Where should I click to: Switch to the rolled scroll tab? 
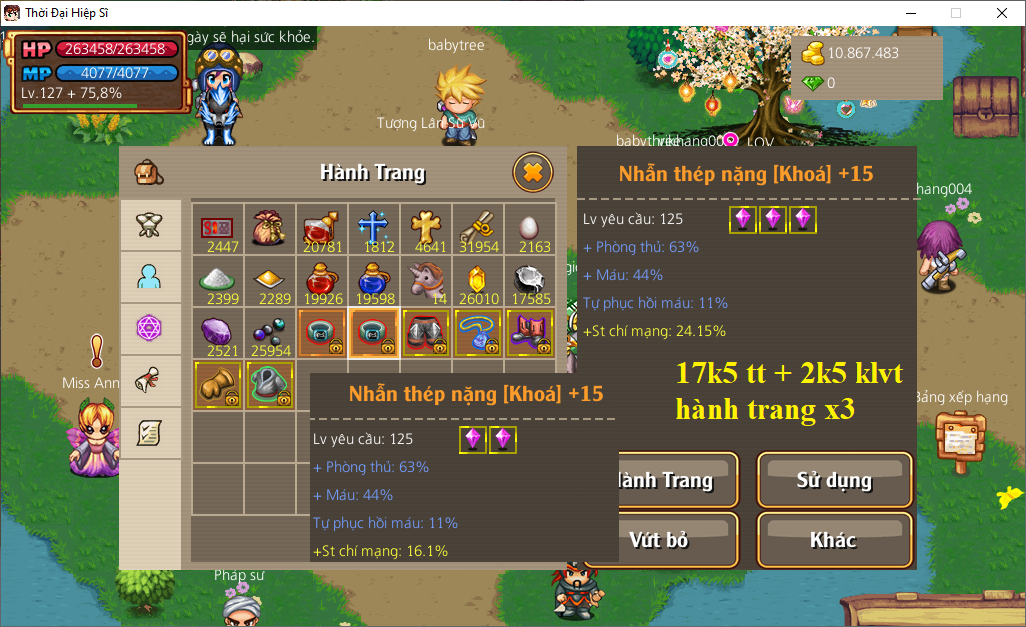tap(150, 381)
